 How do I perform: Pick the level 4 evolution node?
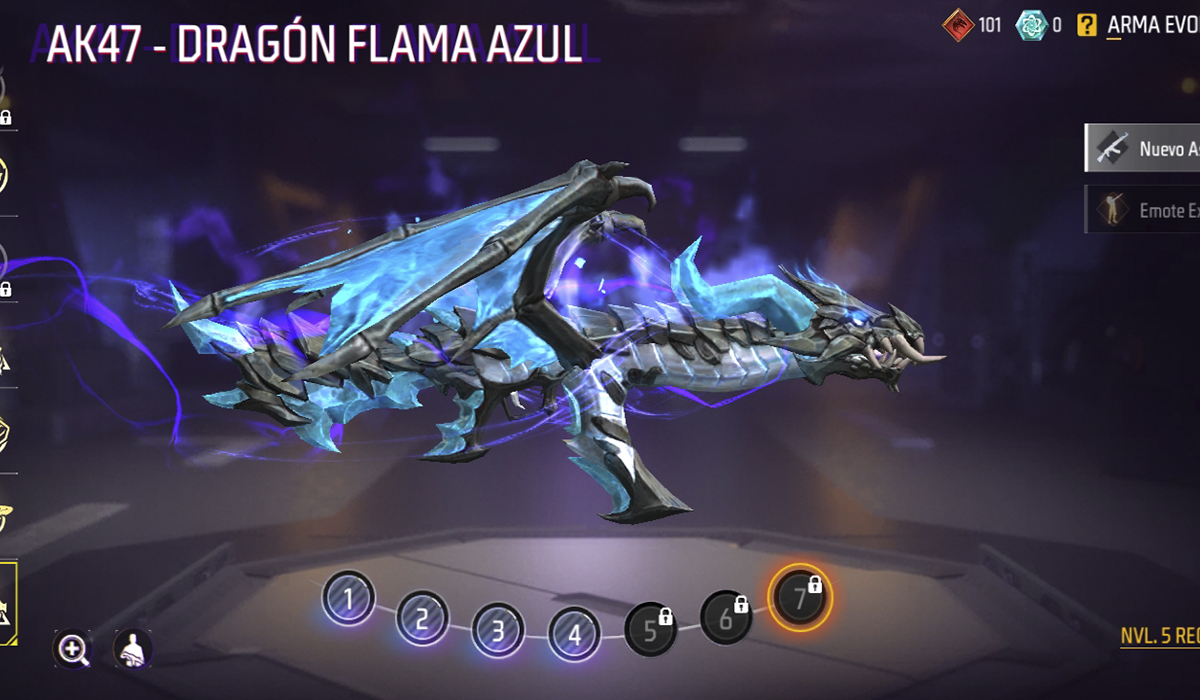(x=574, y=634)
